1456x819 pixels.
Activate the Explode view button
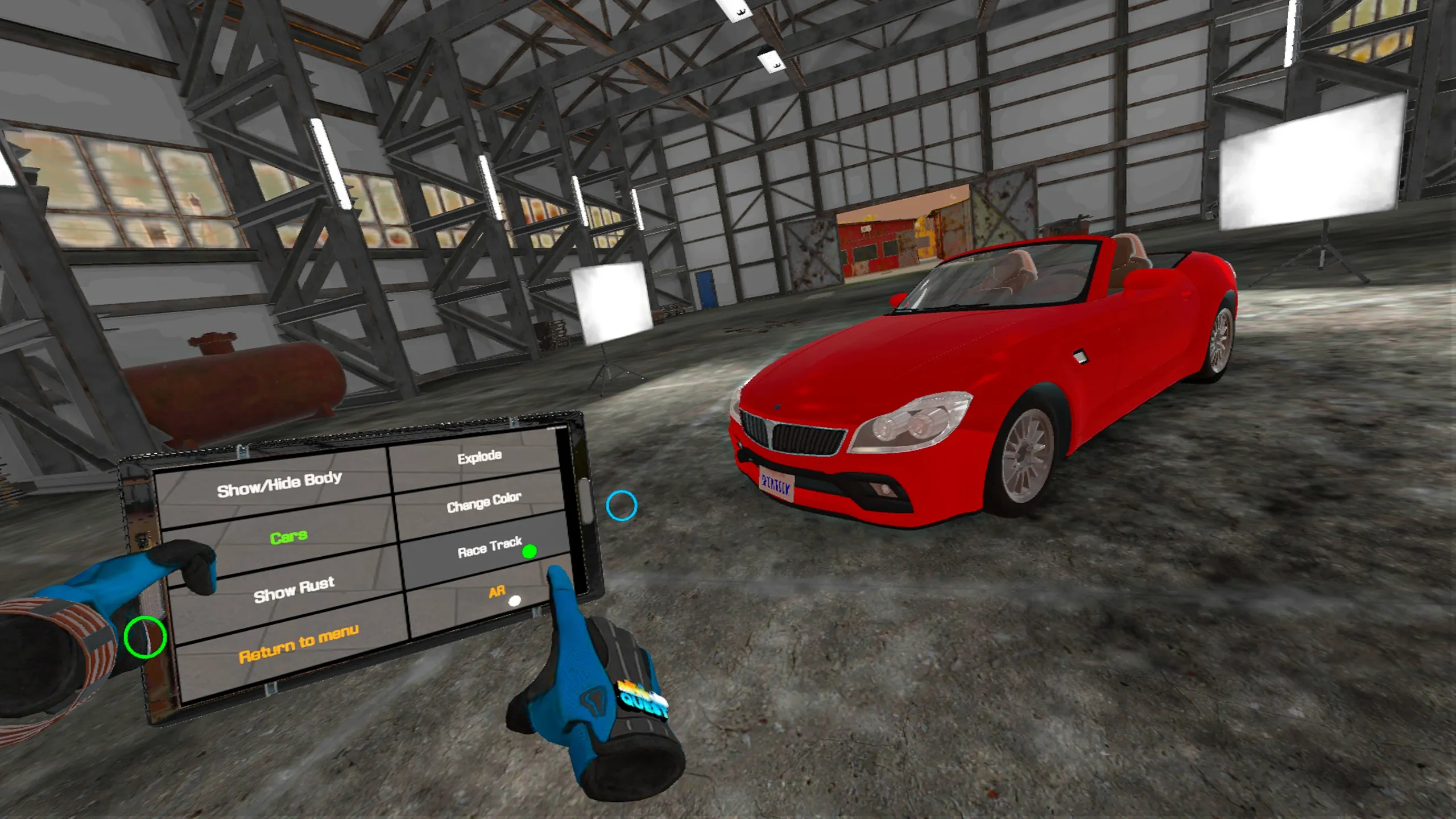(479, 457)
